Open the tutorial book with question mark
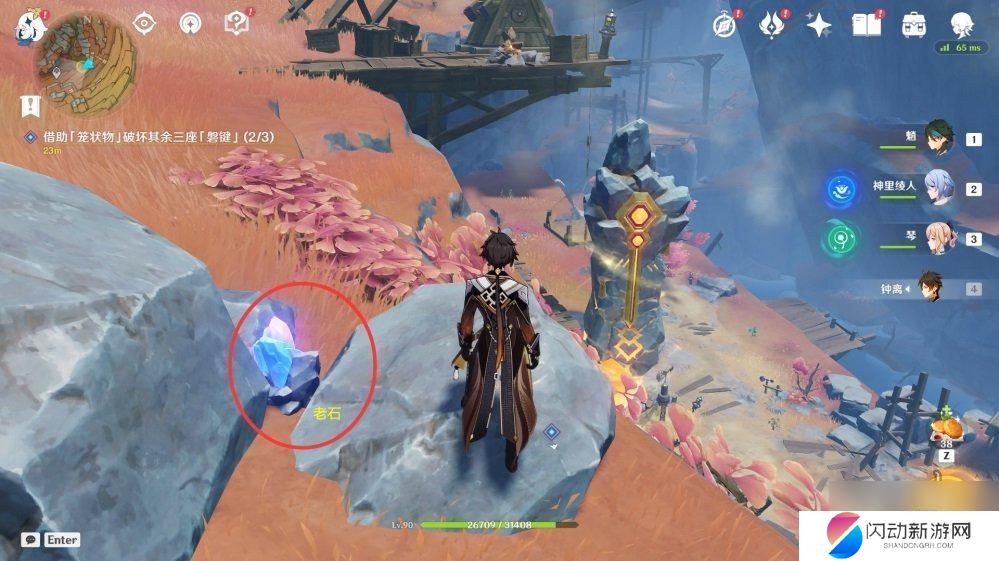Image resolution: width=999 pixels, height=561 pixels. [x=236, y=23]
